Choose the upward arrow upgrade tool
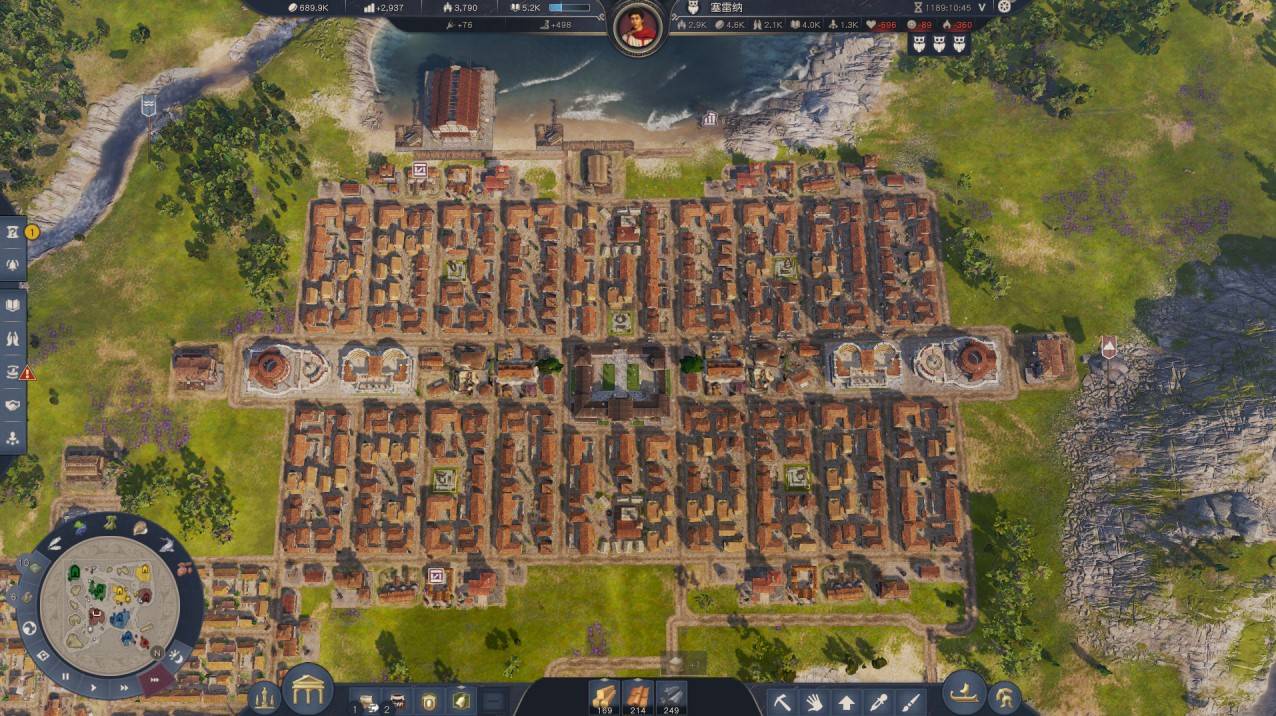The height and width of the screenshot is (716, 1276). click(x=846, y=701)
